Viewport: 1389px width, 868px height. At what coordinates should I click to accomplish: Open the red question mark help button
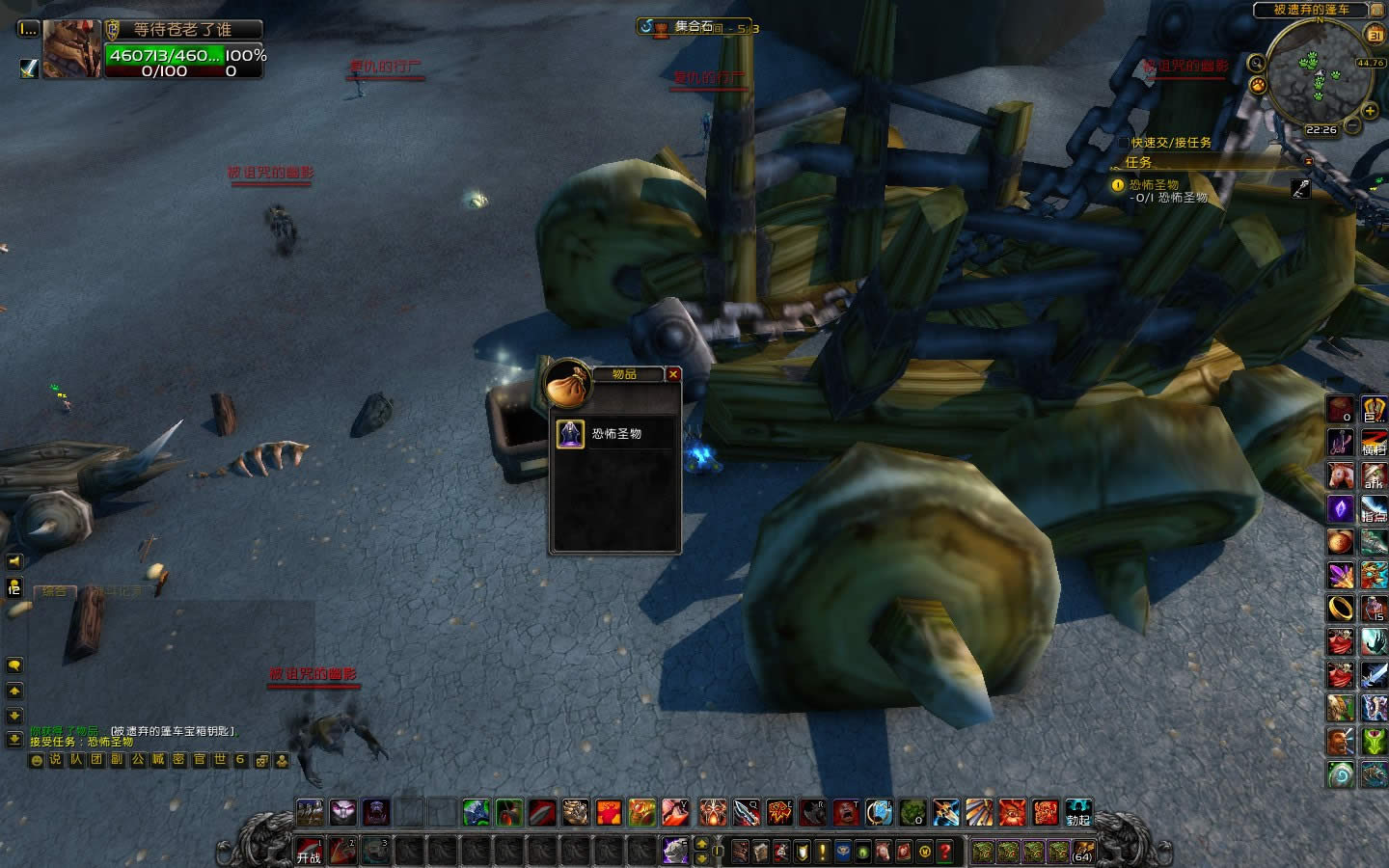point(945,851)
